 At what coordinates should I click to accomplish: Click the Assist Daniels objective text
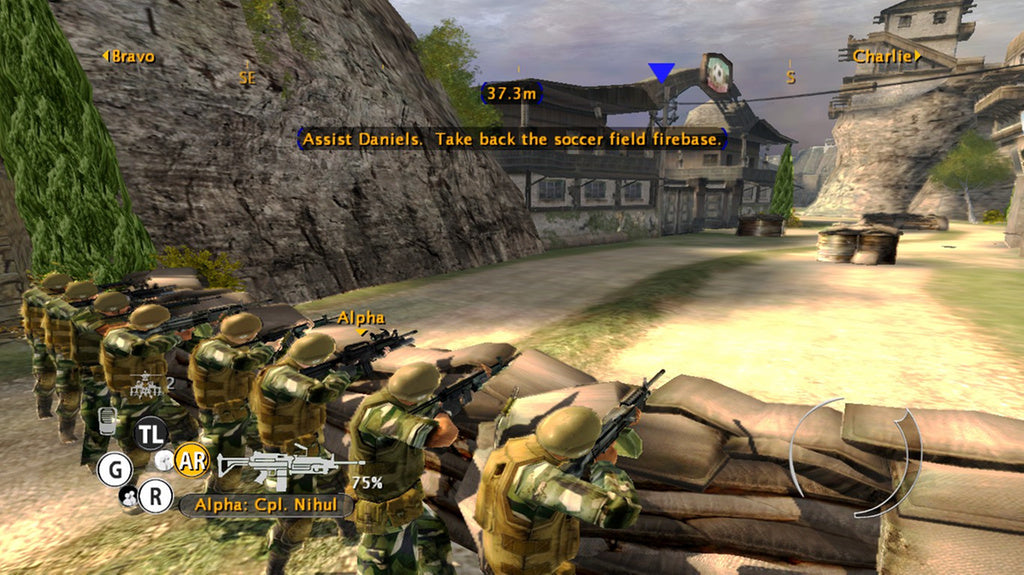pos(511,139)
